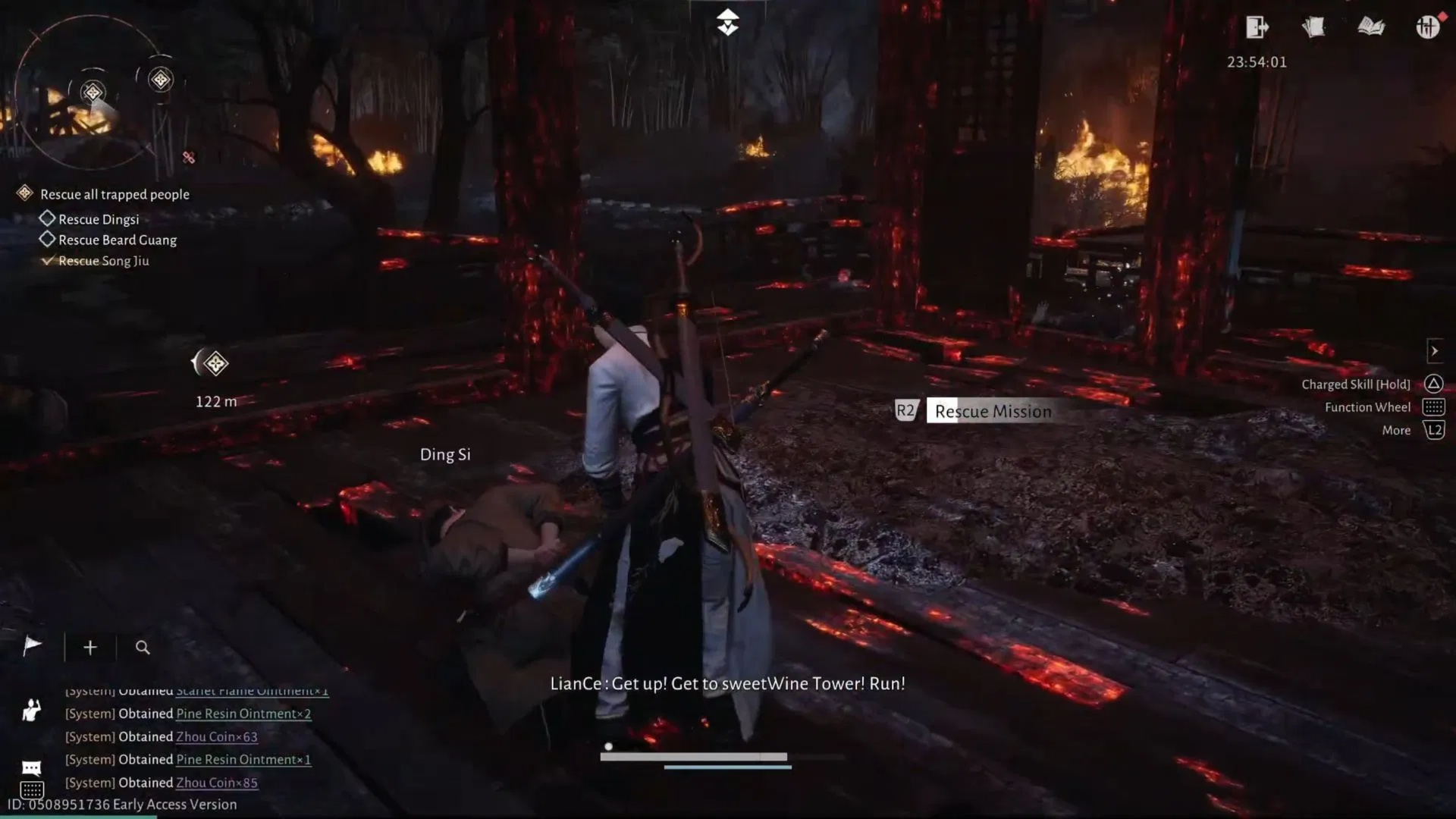This screenshot has width=1456, height=819.
Task: Open the journal book icon top right
Action: (x=1371, y=27)
